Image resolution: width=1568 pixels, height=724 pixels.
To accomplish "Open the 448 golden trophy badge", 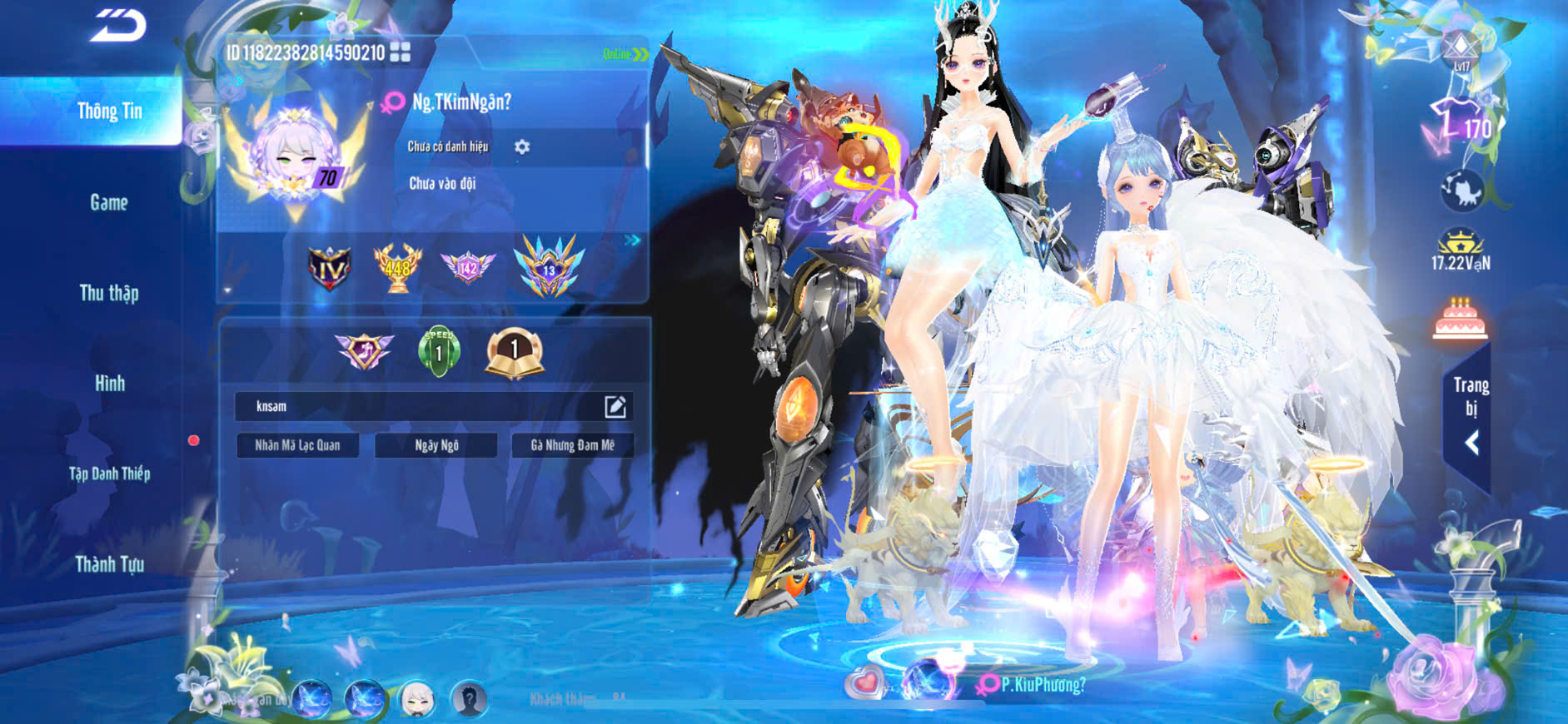I will tap(397, 267).
